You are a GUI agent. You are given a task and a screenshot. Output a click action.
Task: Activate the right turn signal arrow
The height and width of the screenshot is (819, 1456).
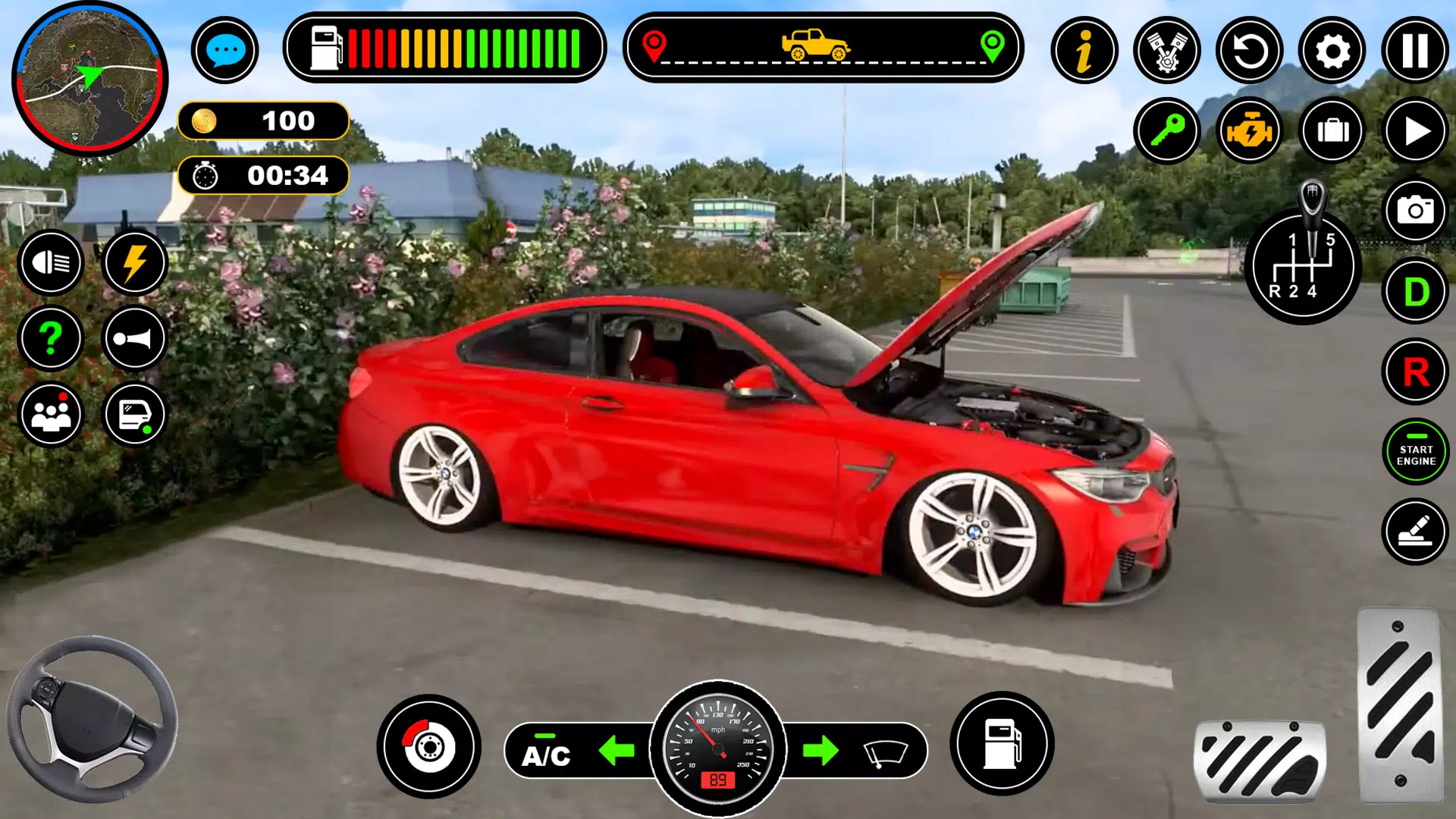click(x=821, y=751)
